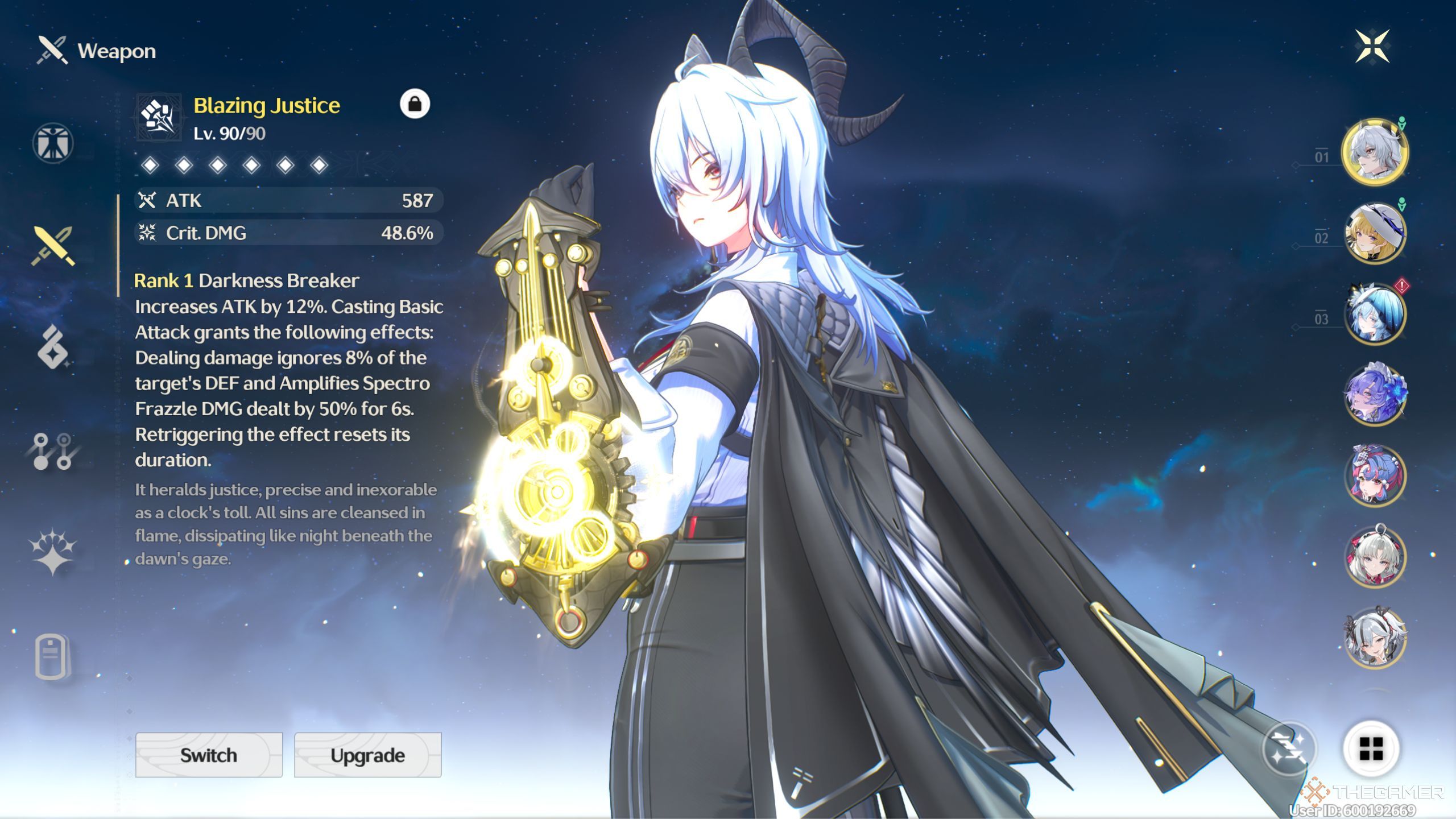
Task: Click the round sparkle button beside the grid
Action: [x=1289, y=748]
